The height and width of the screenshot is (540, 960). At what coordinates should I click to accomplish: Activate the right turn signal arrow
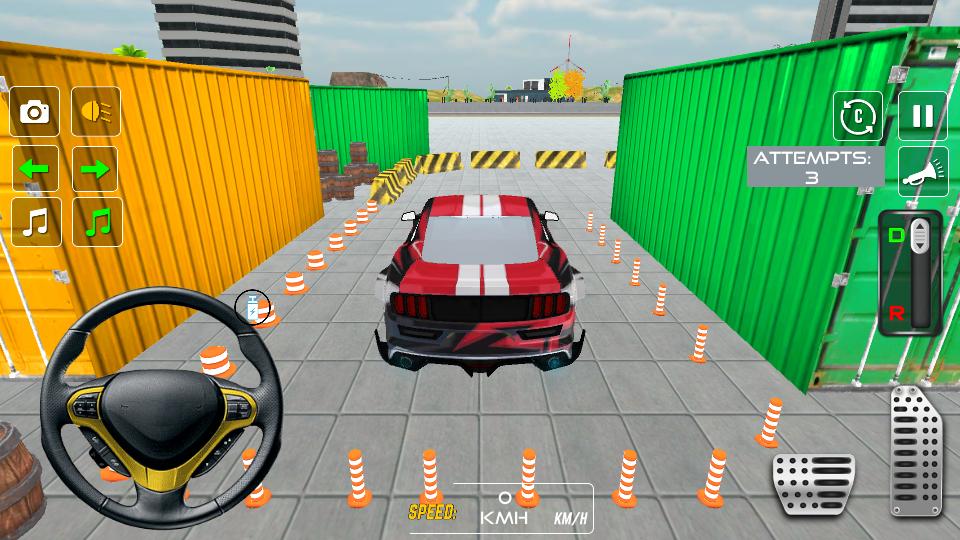[95, 169]
